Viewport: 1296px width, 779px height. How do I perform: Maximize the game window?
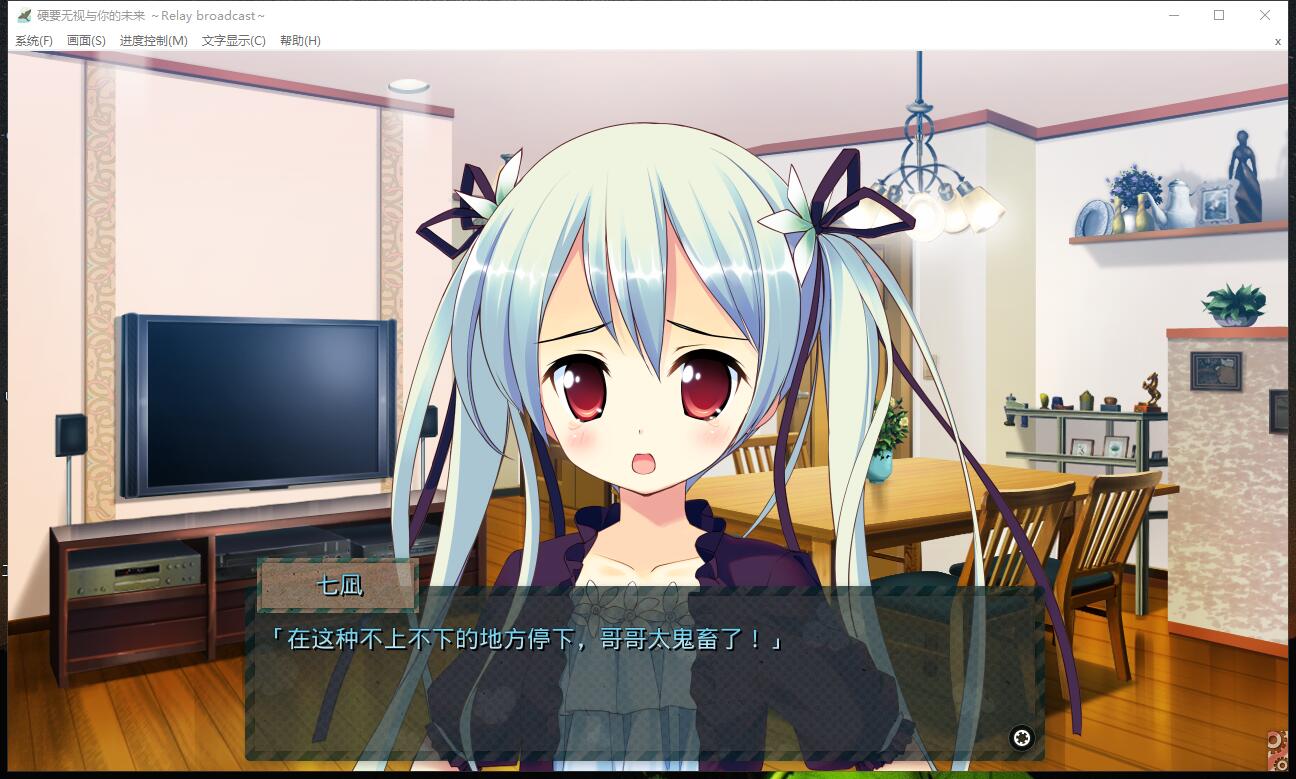click(1218, 15)
